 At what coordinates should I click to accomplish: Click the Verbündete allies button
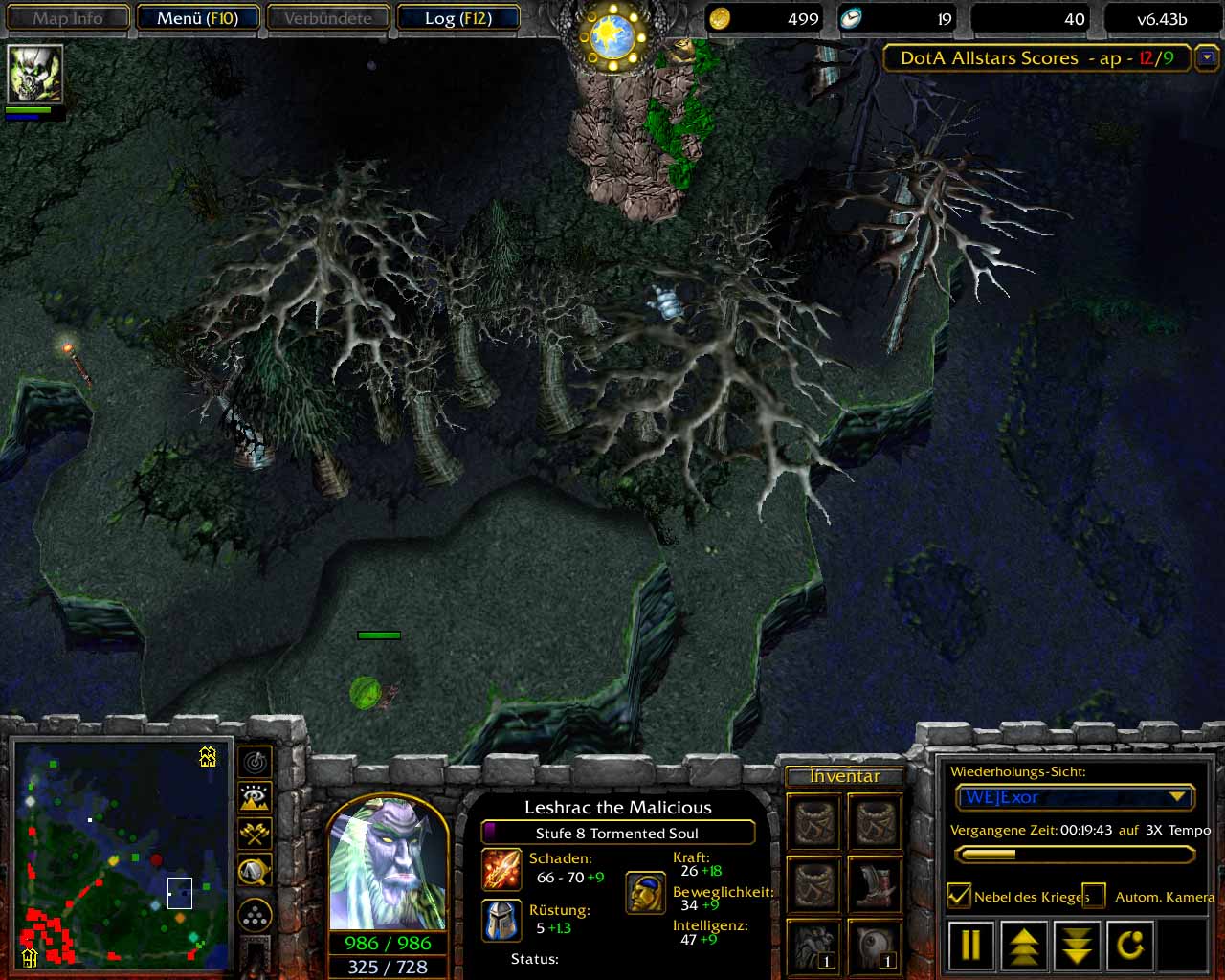[x=328, y=18]
